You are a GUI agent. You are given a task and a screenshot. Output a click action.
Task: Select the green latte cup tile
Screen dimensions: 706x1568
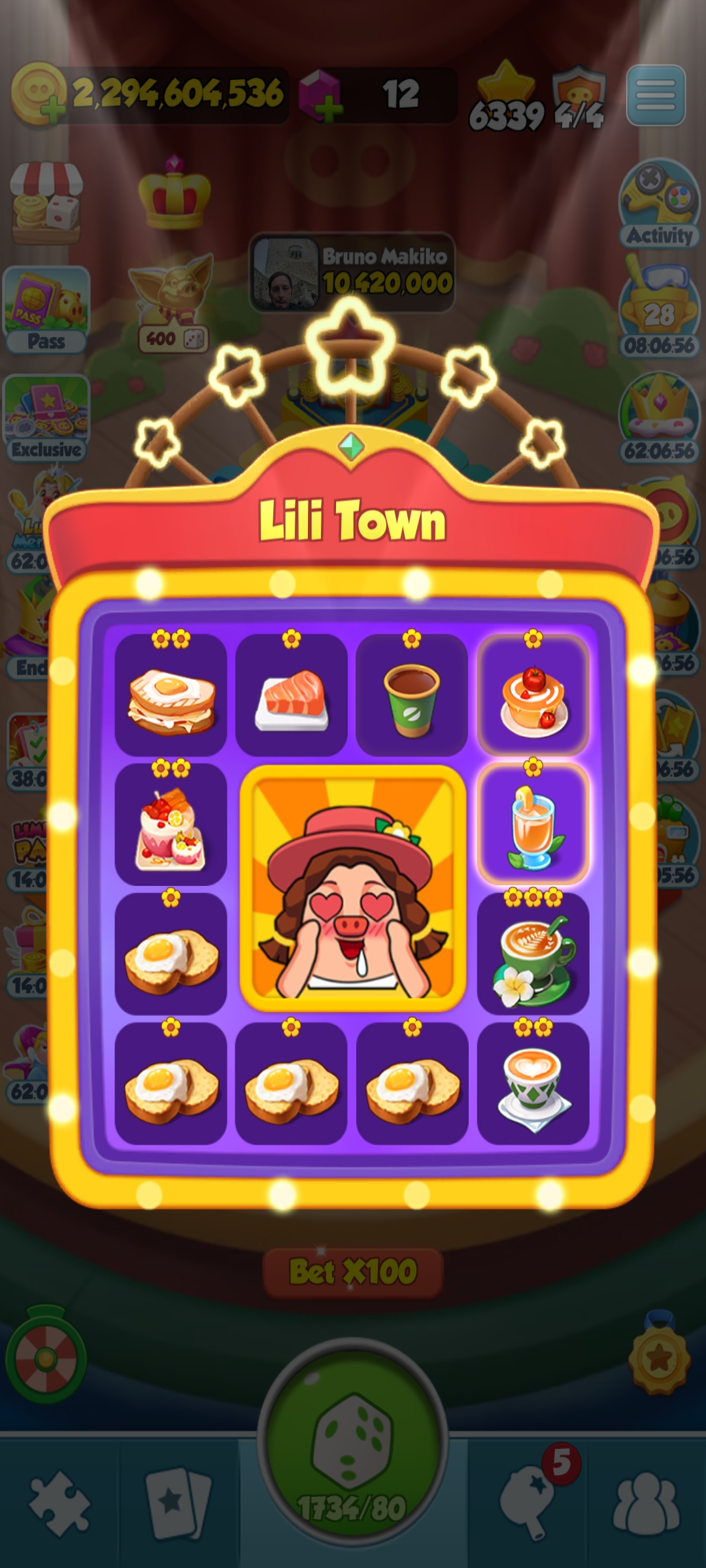click(x=533, y=953)
